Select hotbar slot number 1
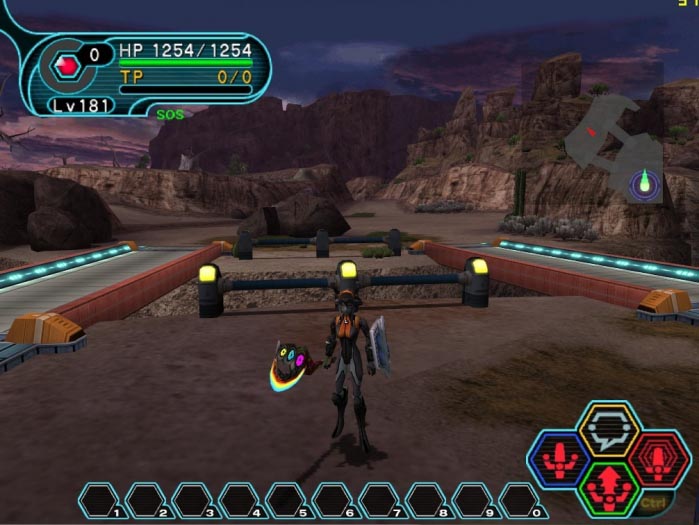The height and width of the screenshot is (525, 699). pos(100,499)
